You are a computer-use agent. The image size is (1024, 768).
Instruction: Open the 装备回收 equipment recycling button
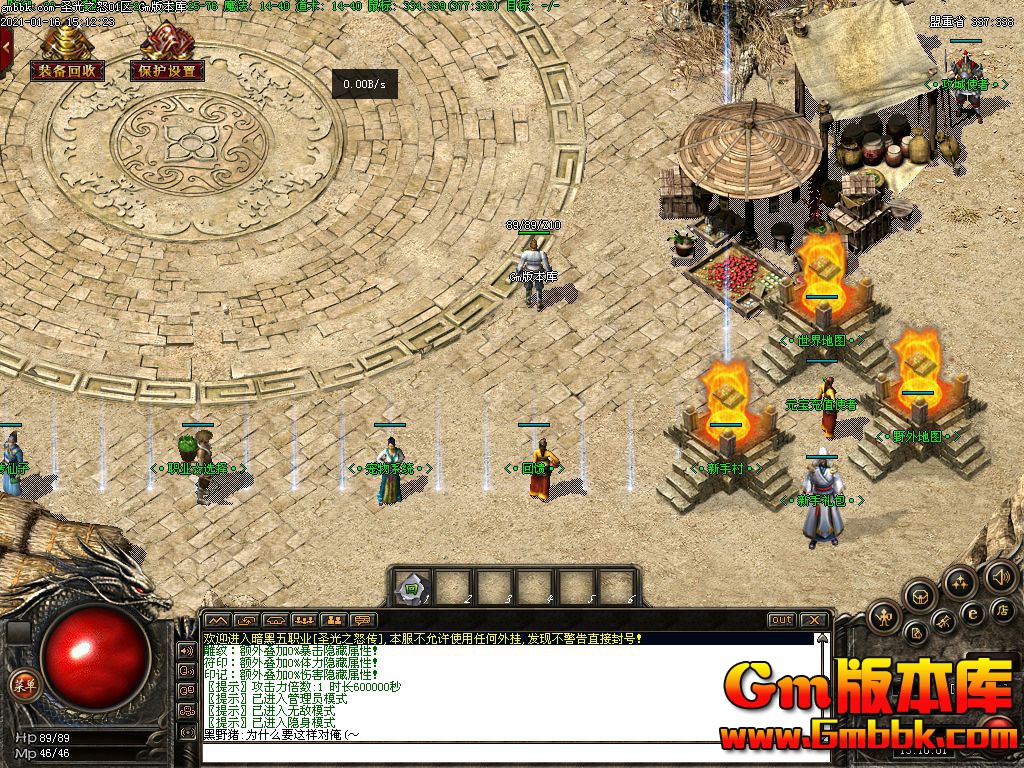point(67,70)
